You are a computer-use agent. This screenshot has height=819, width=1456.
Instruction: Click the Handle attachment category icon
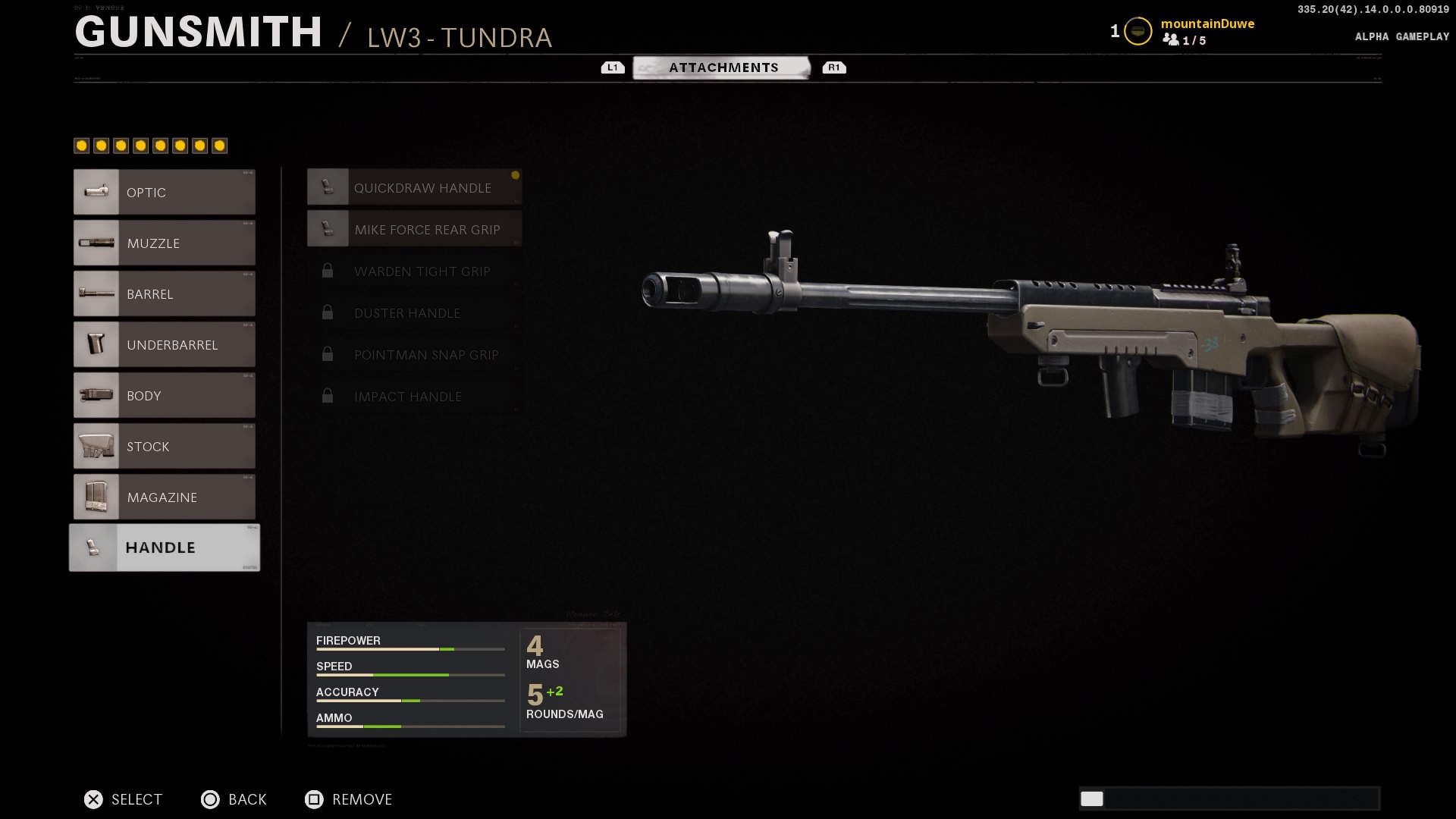pyautogui.click(x=94, y=547)
